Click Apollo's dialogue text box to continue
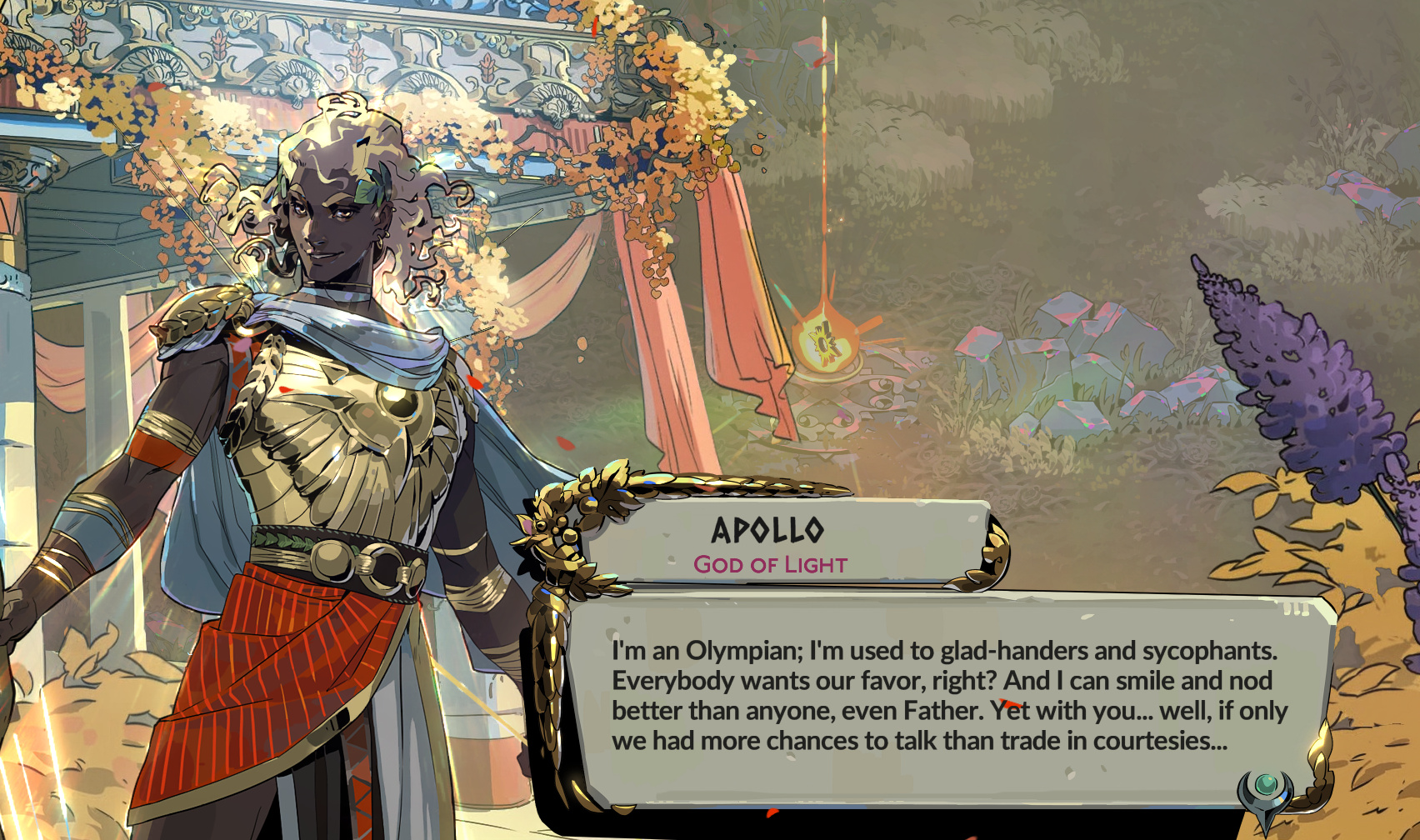Screen dimensions: 1420x840 [x=948, y=696]
